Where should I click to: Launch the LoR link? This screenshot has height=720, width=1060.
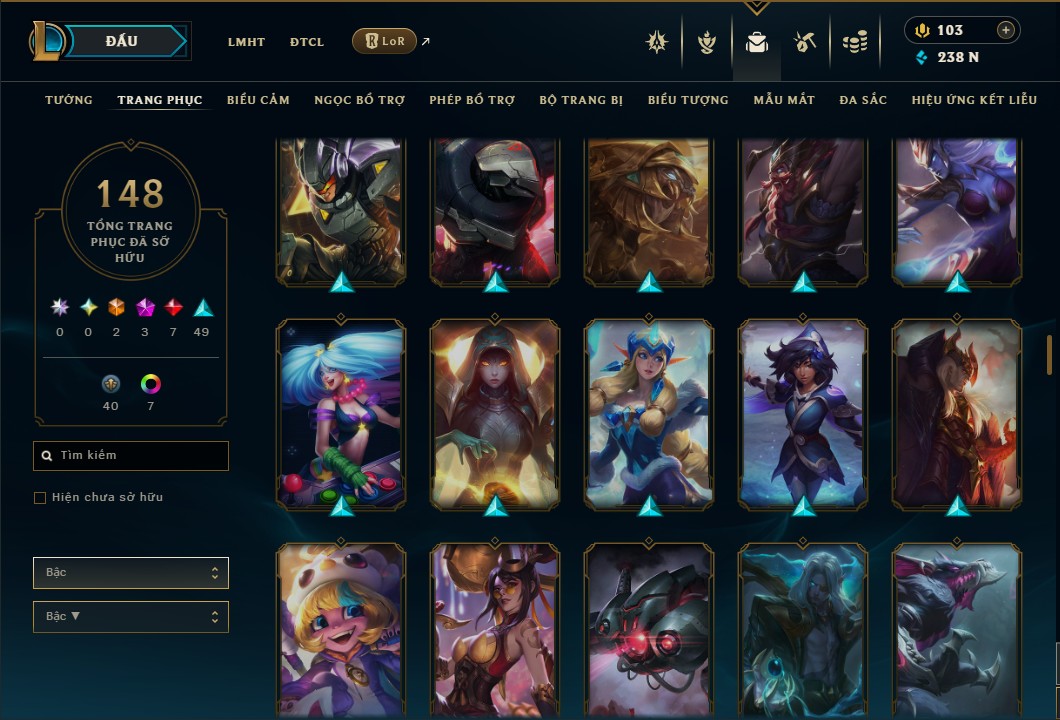tap(385, 41)
